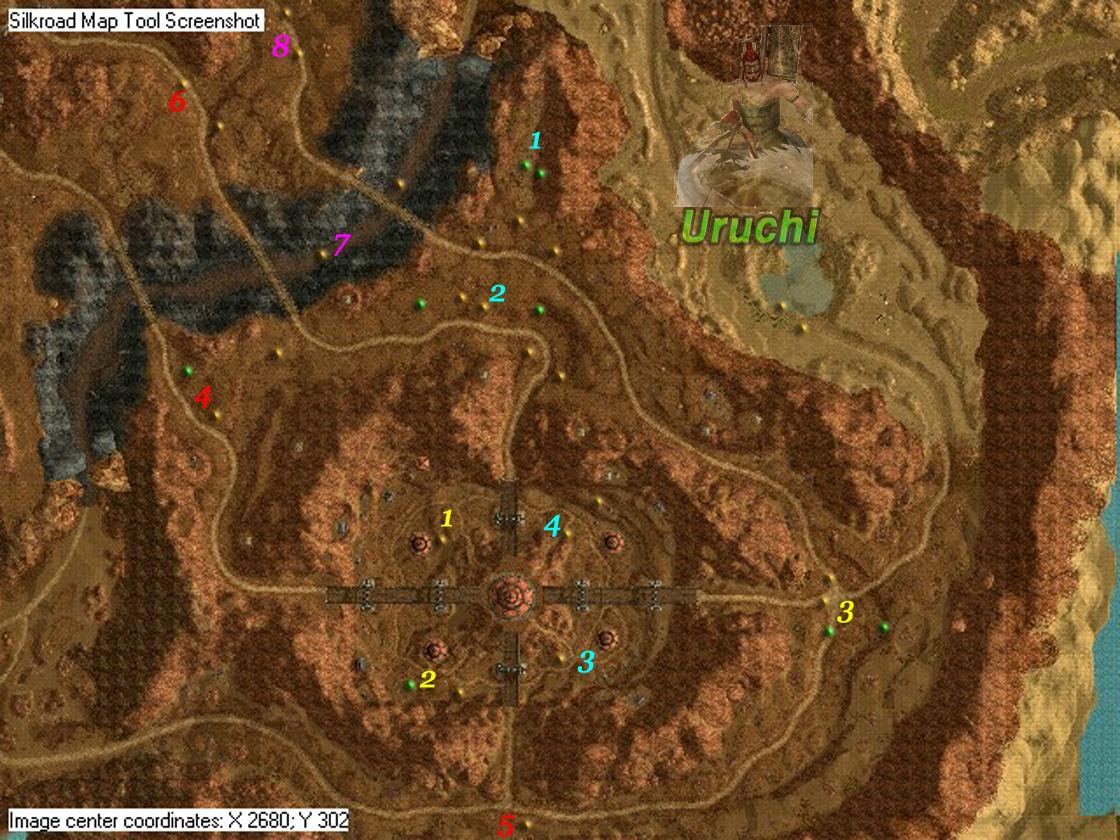The image size is (1120, 840).
Task: Select the cyan number 2 map marker
Action: pos(497,293)
